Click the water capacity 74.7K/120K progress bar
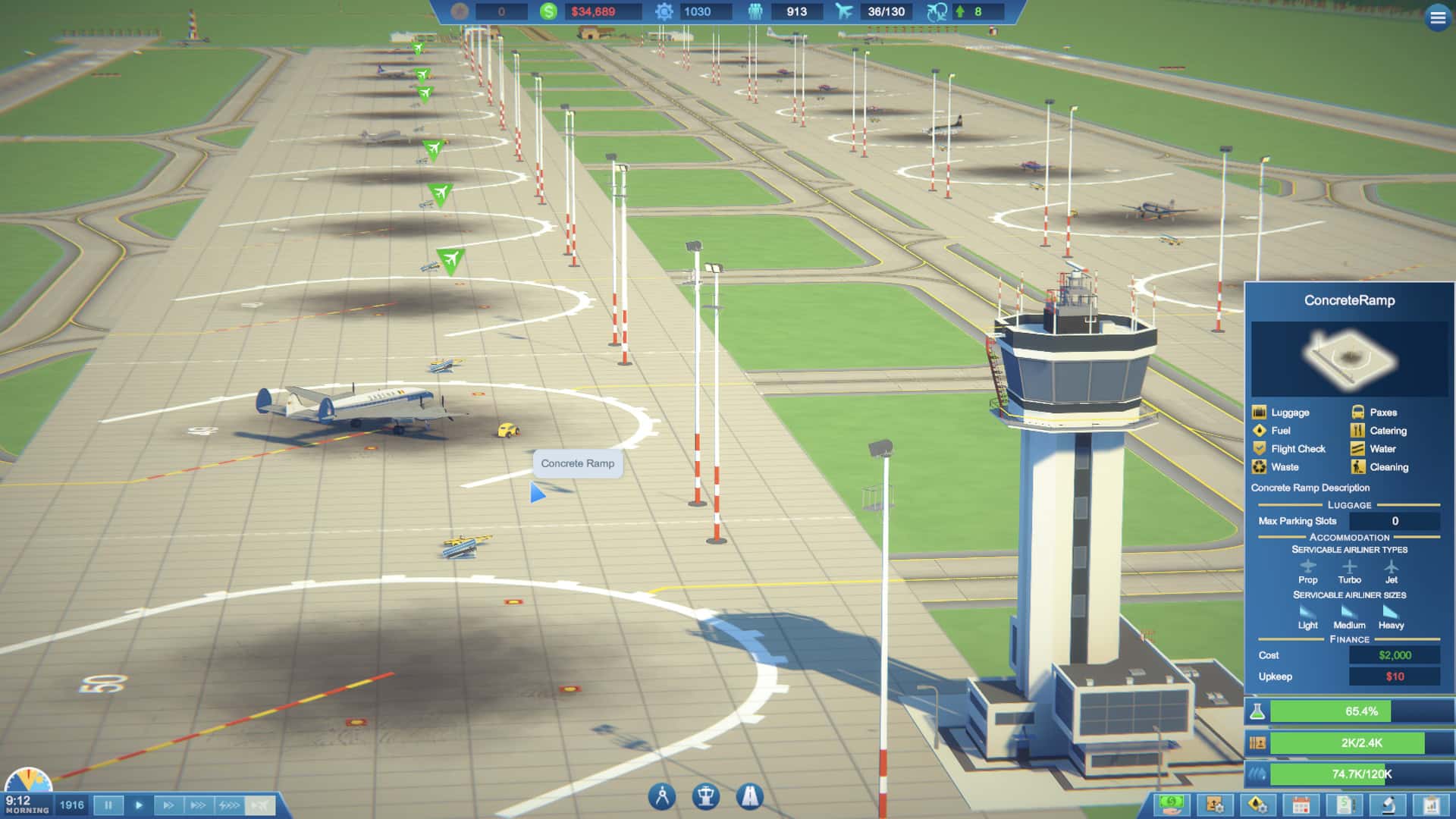 click(1357, 774)
